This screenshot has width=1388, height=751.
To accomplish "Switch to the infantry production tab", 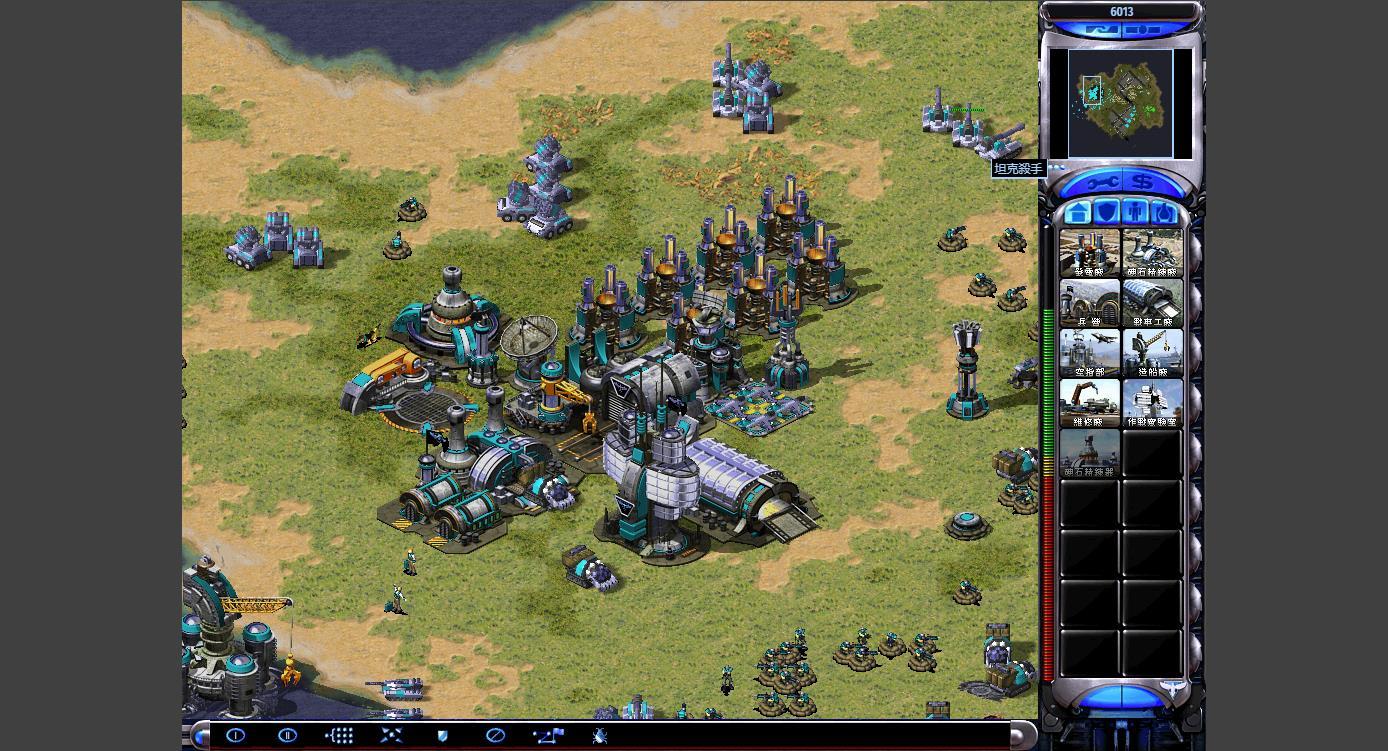I will pos(1135,212).
